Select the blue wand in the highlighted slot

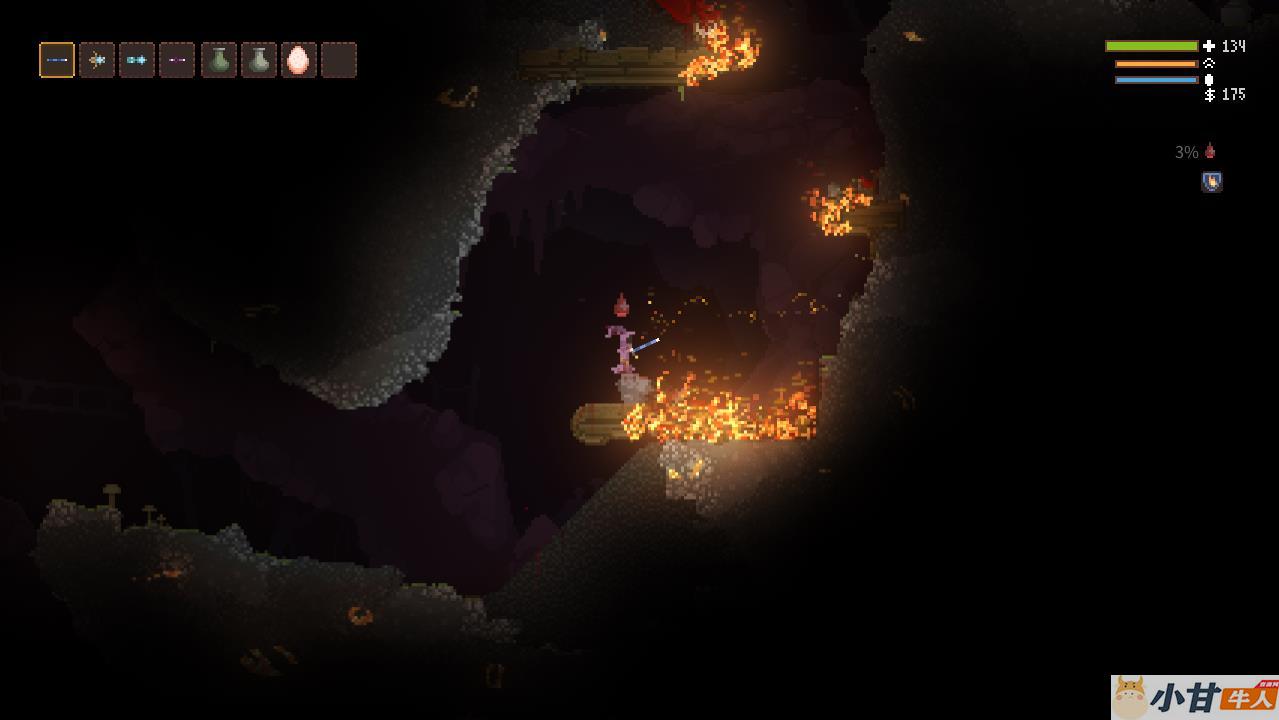[57, 60]
